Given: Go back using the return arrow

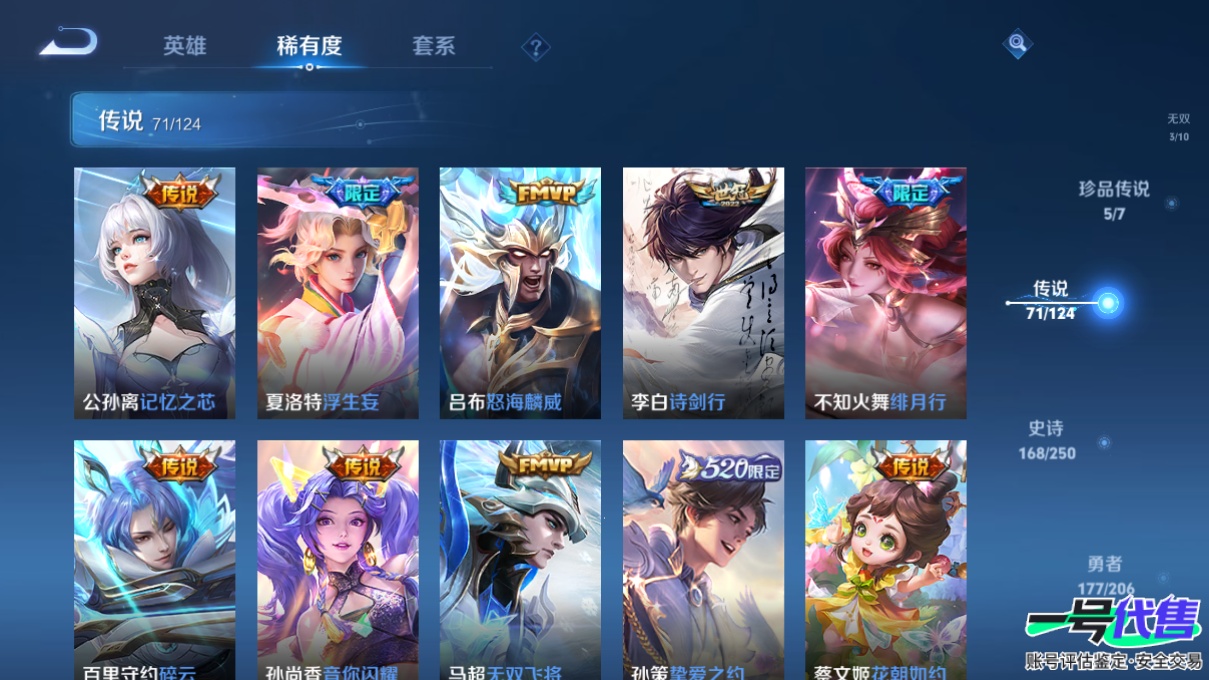Looking at the screenshot, I should pos(68,43).
